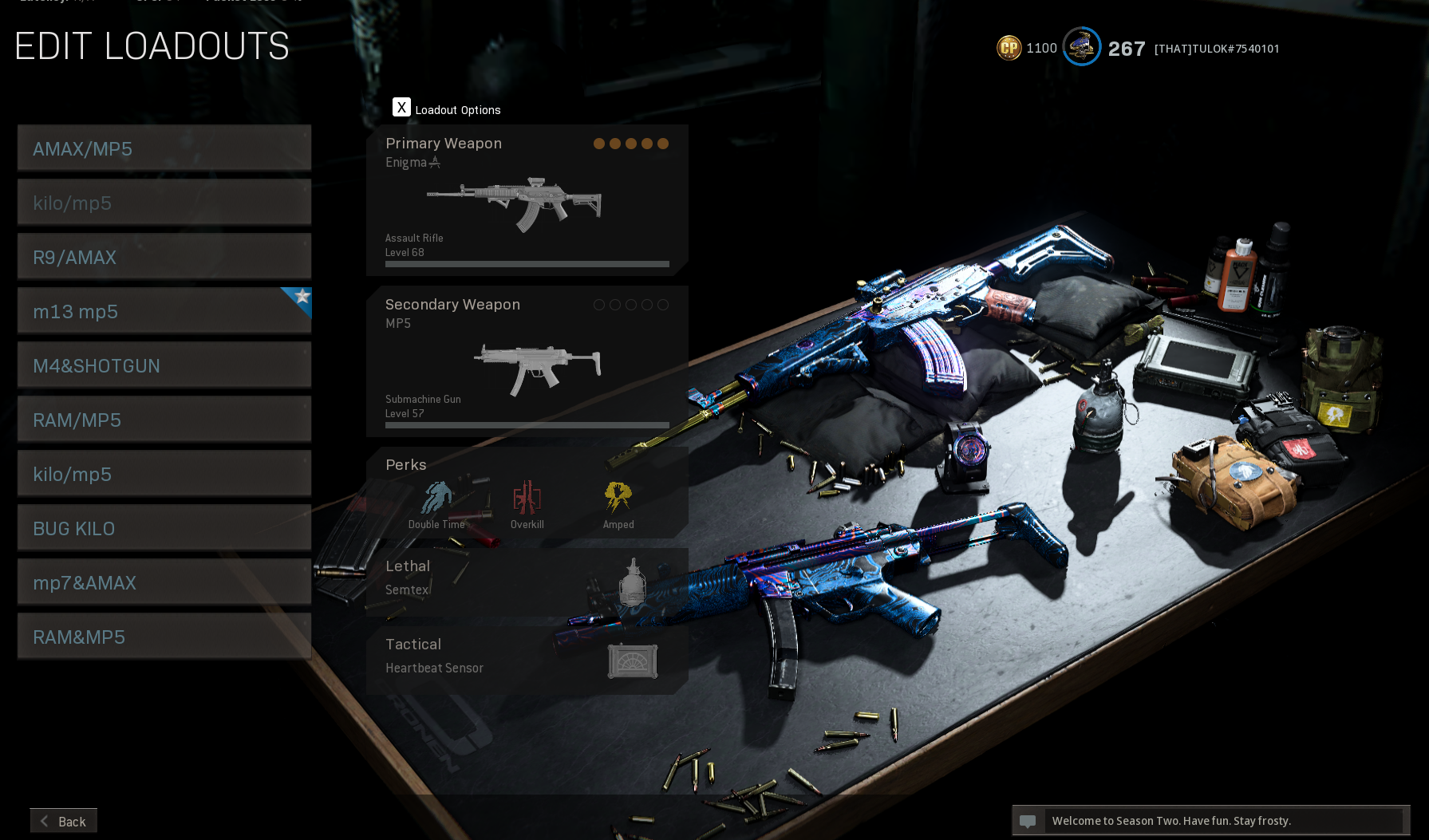The image size is (1429, 840).
Task: Click the Heartbeat Sensor tactical icon
Action: 632,661
